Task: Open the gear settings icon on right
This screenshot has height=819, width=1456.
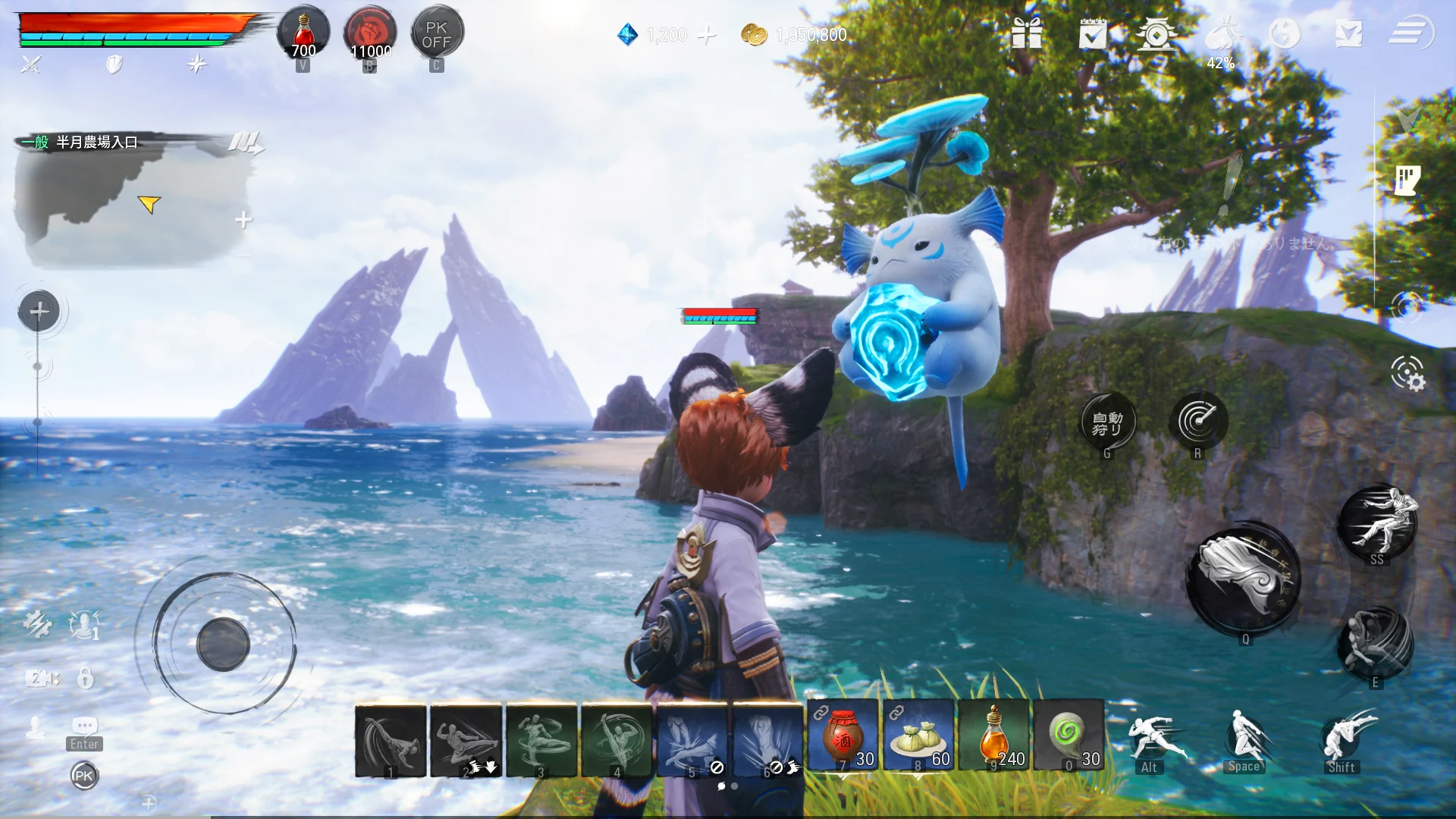Action: [x=1407, y=373]
